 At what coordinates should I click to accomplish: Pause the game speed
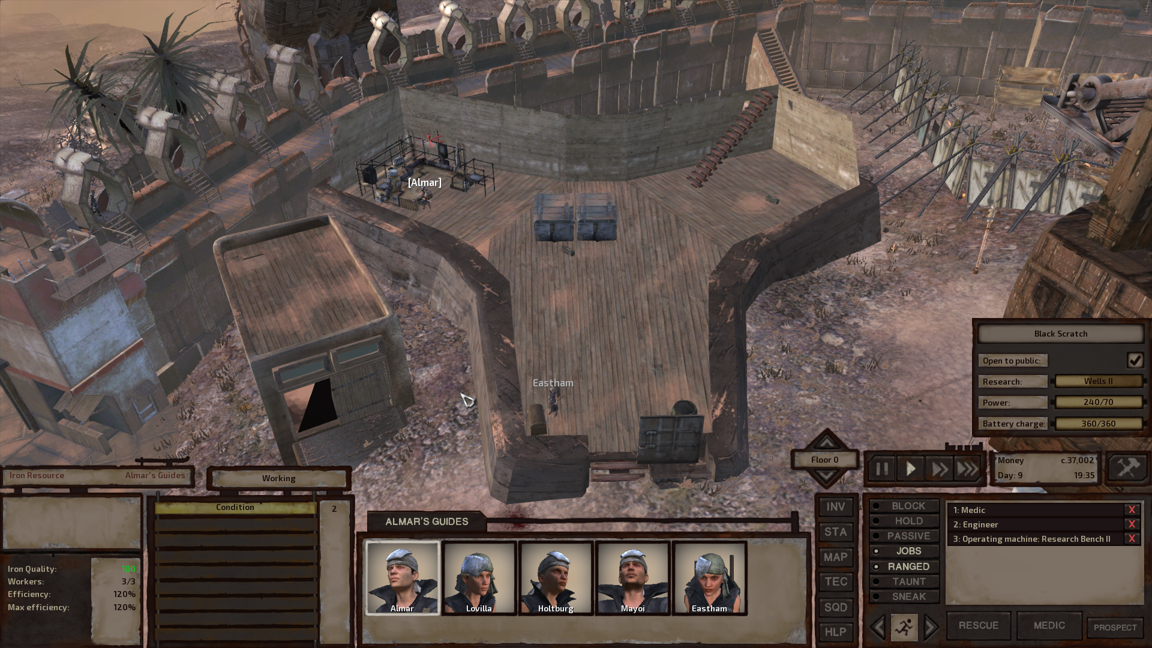[882, 468]
